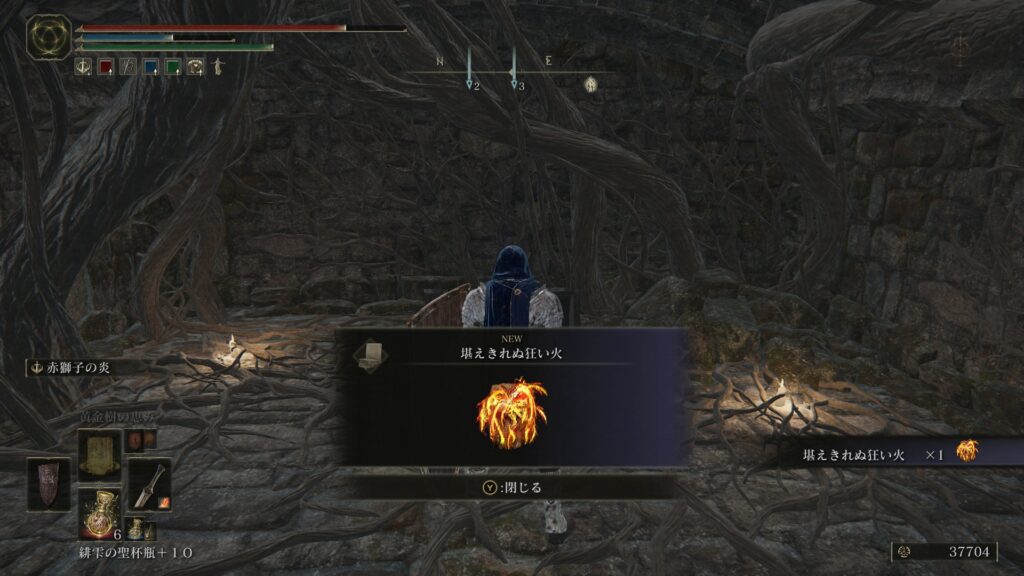Select the right-hand dagger weapon slot

coord(149,485)
